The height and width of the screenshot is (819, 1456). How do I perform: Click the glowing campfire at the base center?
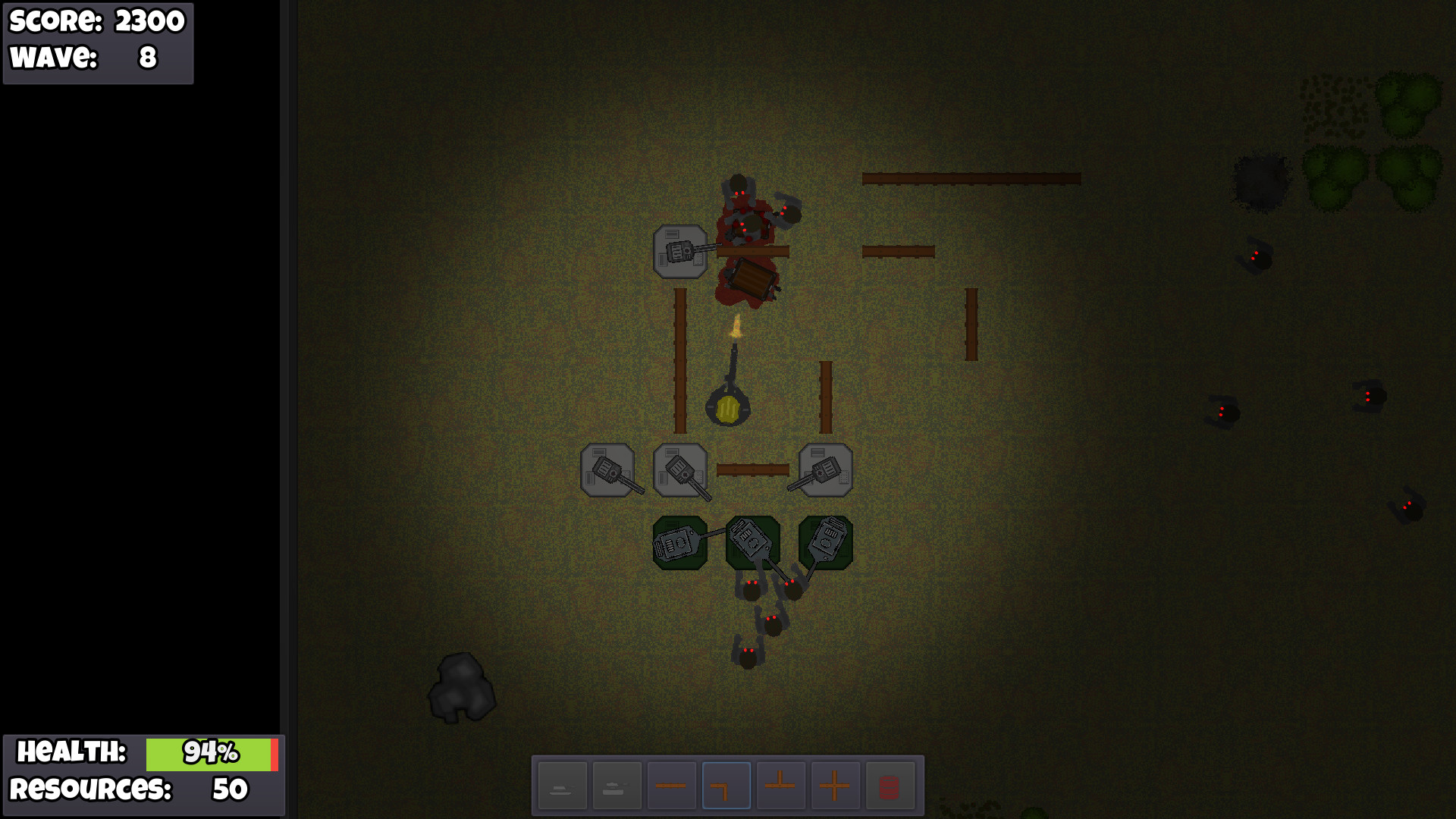click(x=727, y=407)
